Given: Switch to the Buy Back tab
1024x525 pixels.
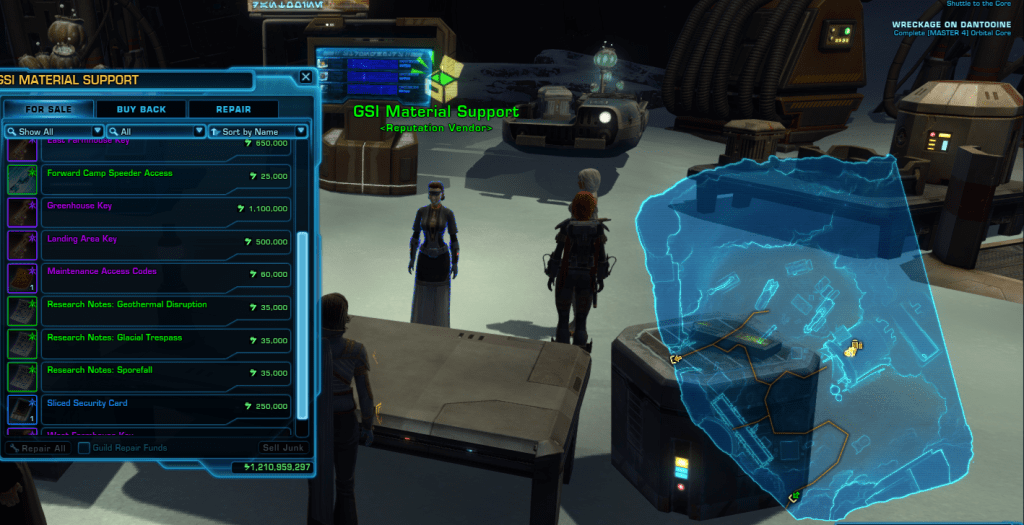Looking at the screenshot, I should tap(141, 109).
